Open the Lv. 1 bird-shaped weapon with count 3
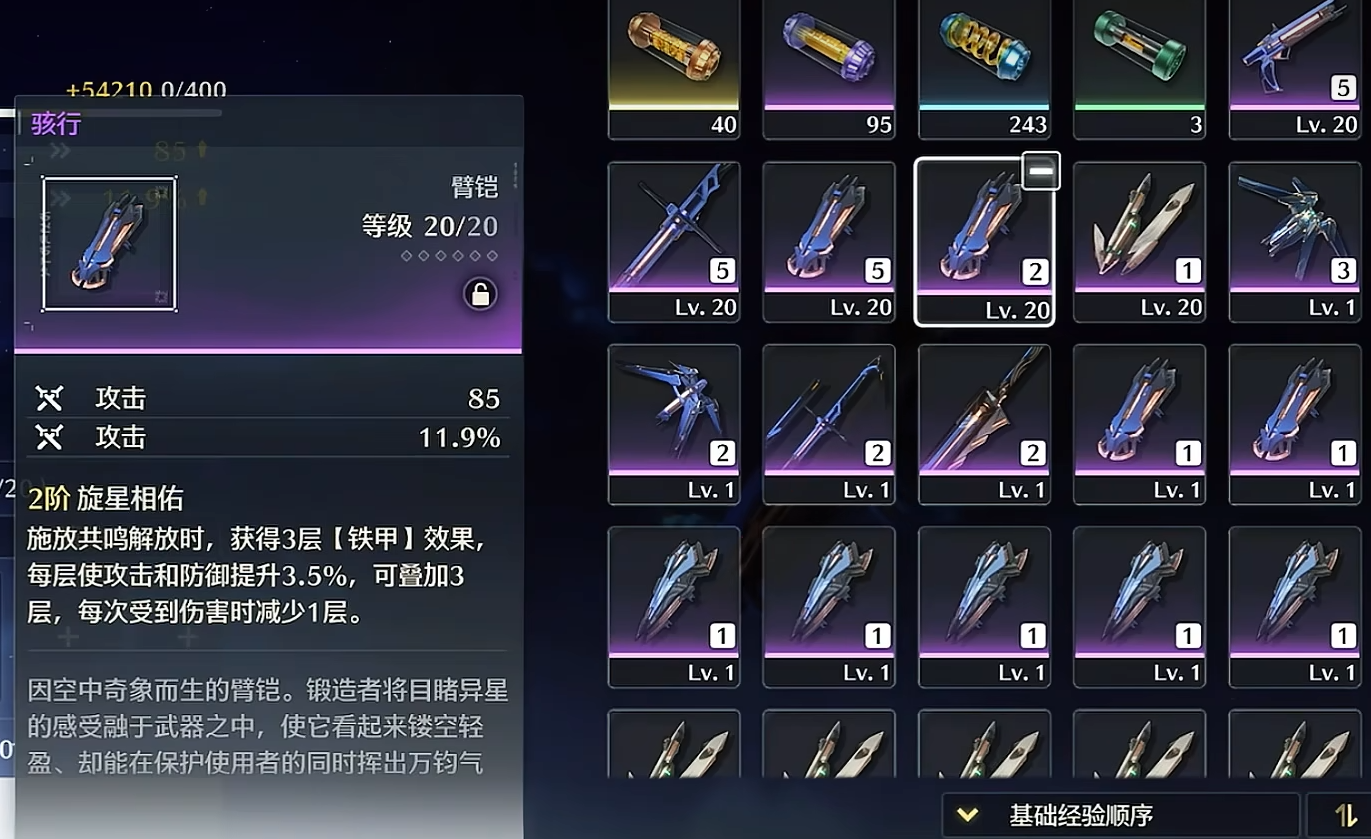The width and height of the screenshot is (1371, 839). point(1294,235)
